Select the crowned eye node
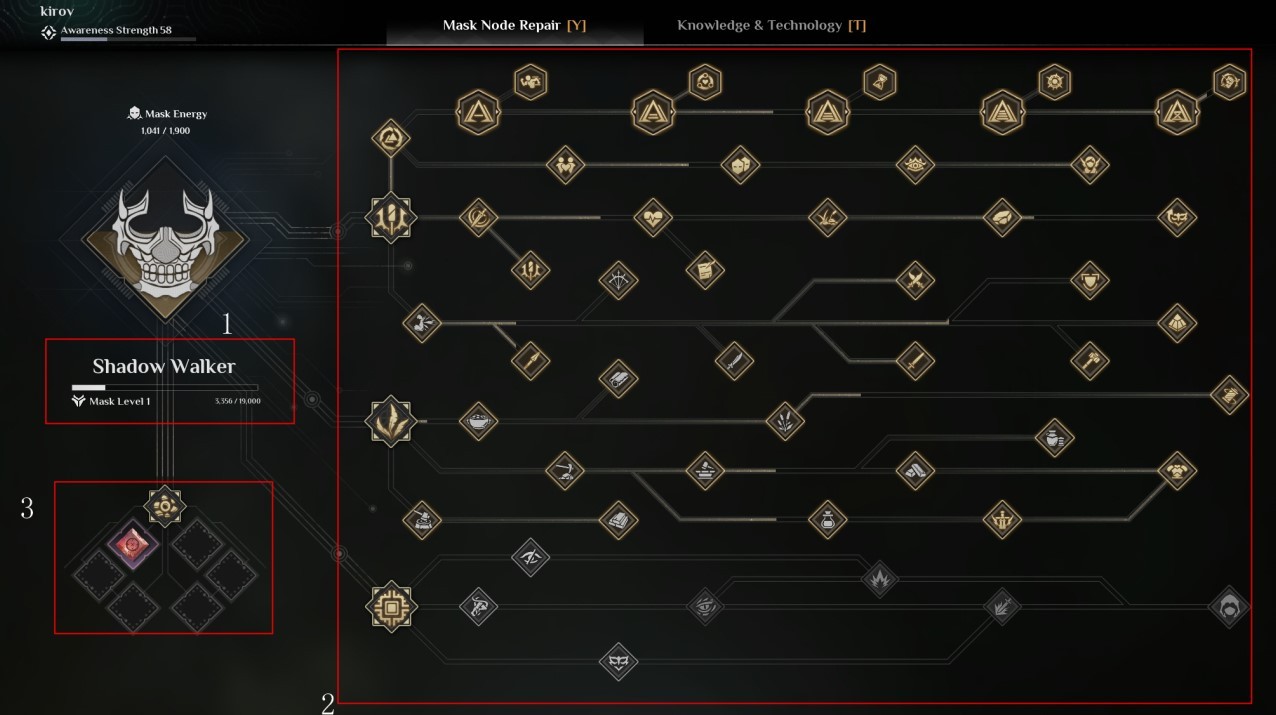The image size is (1276, 715). 914,165
